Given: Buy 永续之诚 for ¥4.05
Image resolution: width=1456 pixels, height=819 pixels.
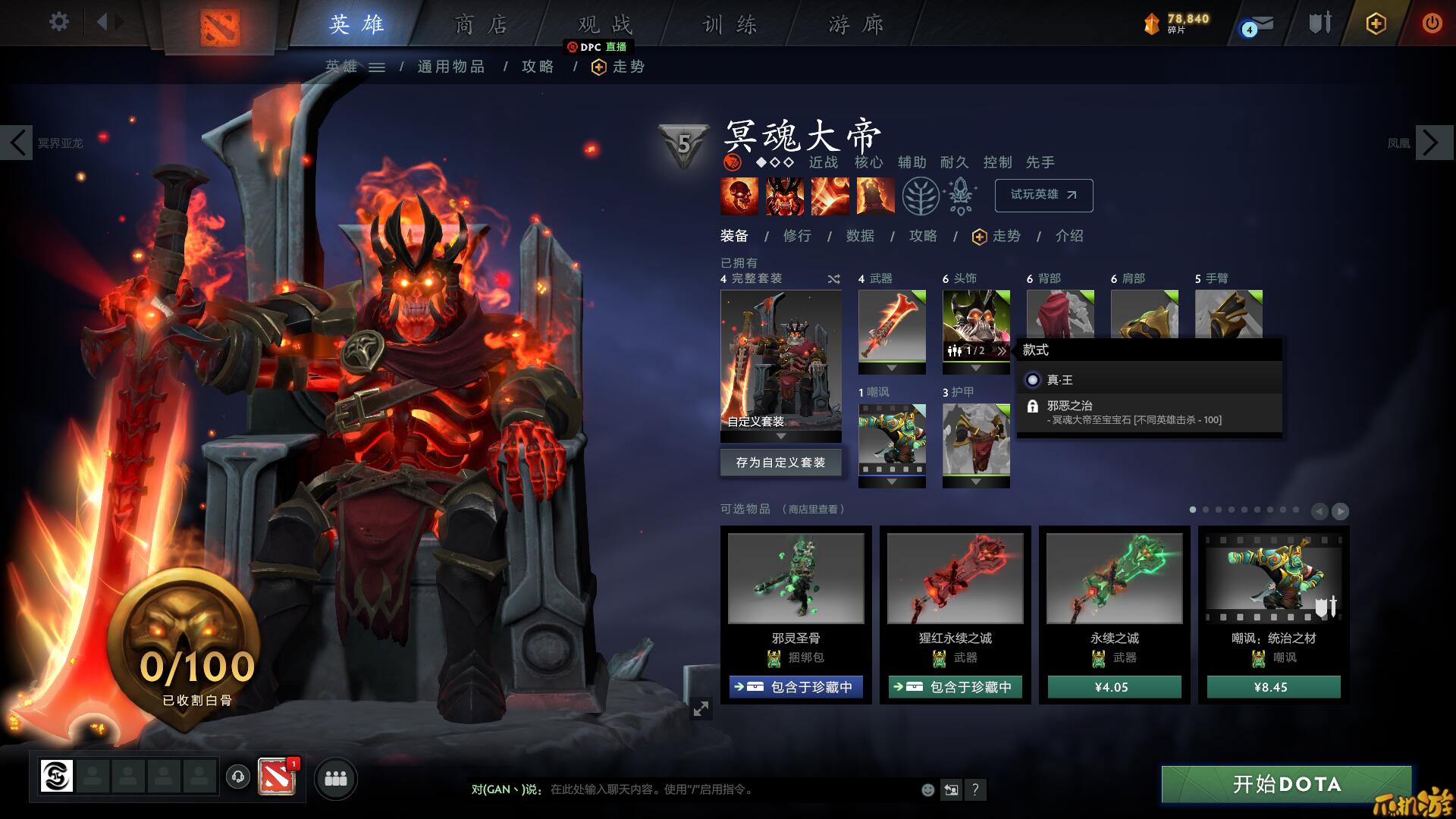Looking at the screenshot, I should coord(1114,687).
